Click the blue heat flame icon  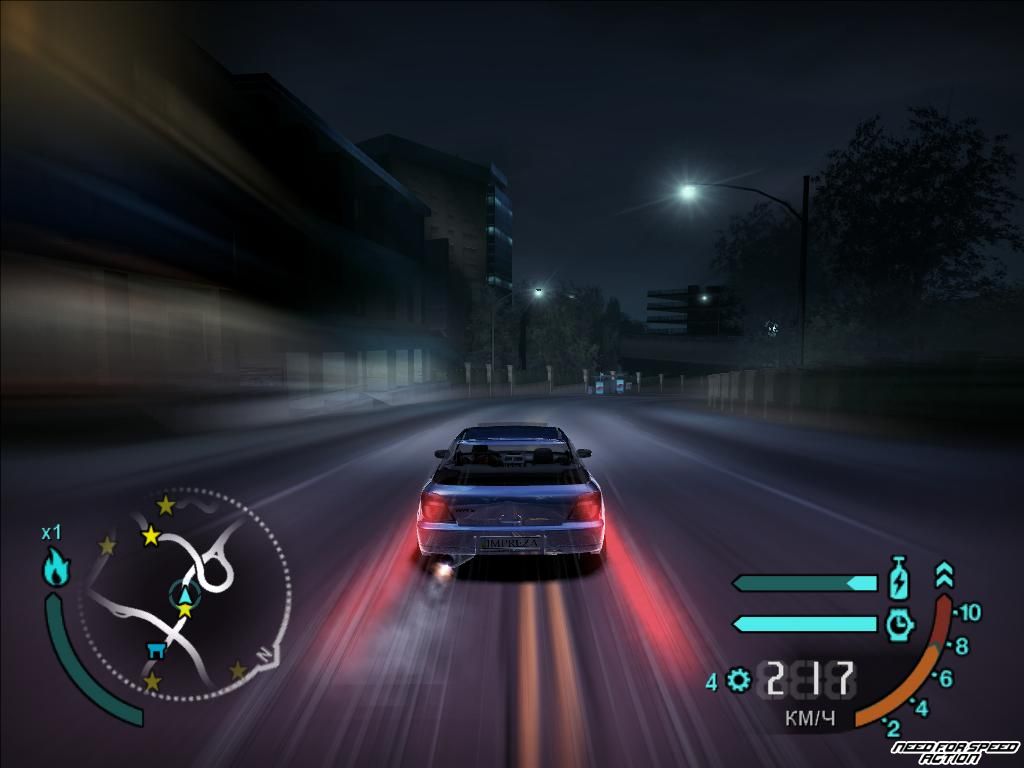pos(56,569)
